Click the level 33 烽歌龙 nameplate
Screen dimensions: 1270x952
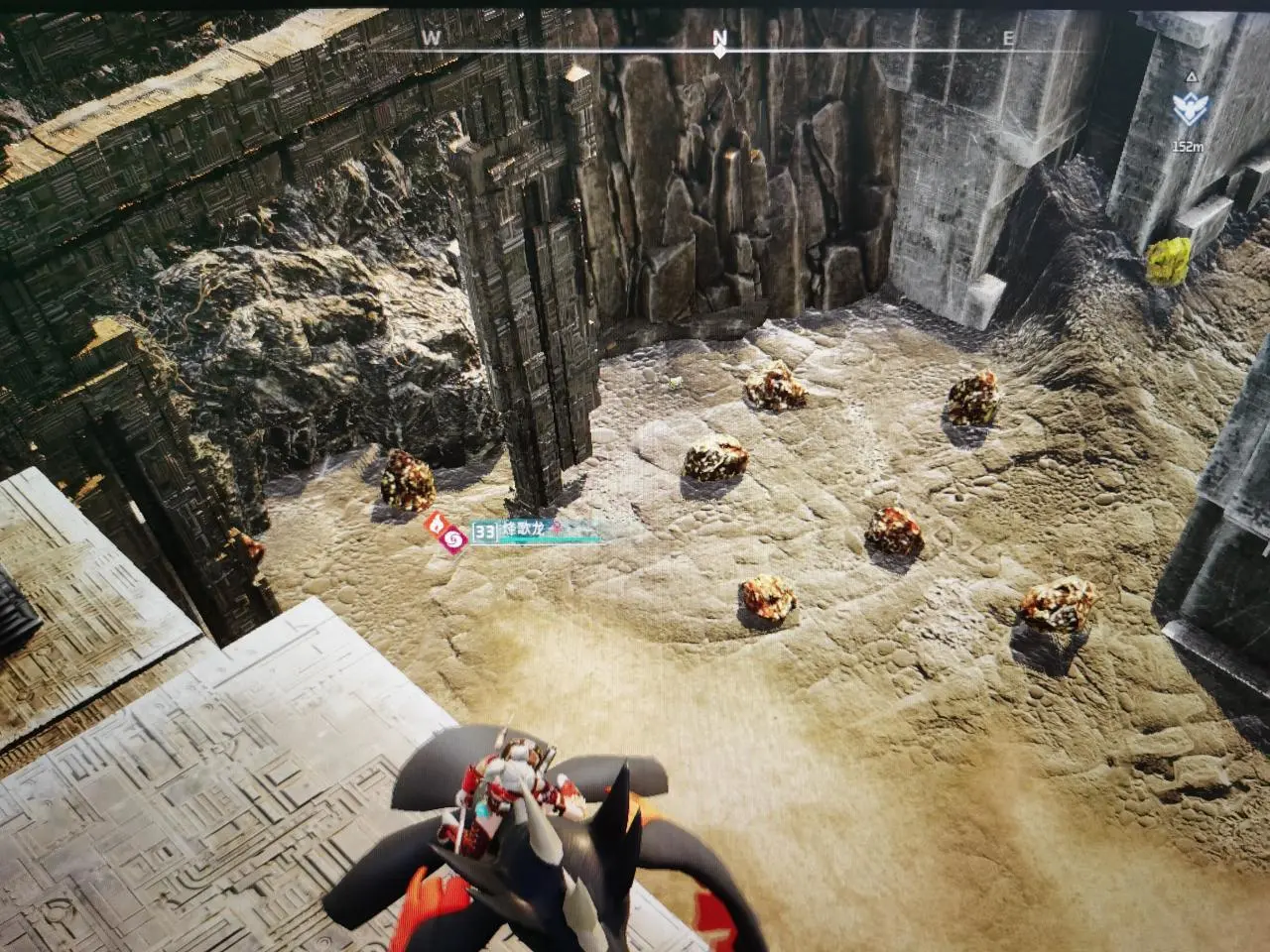514,534
